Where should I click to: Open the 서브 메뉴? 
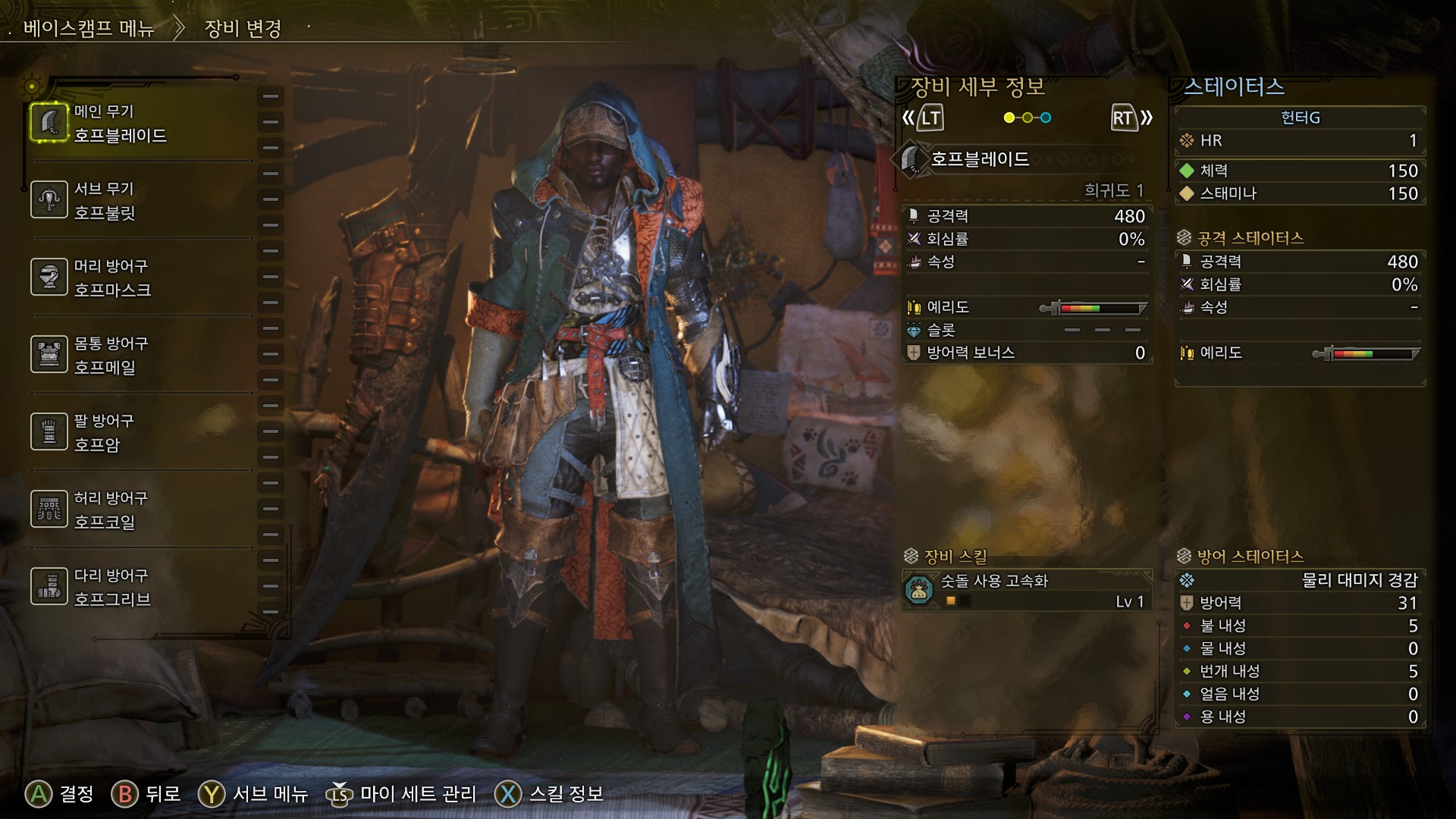(253, 794)
